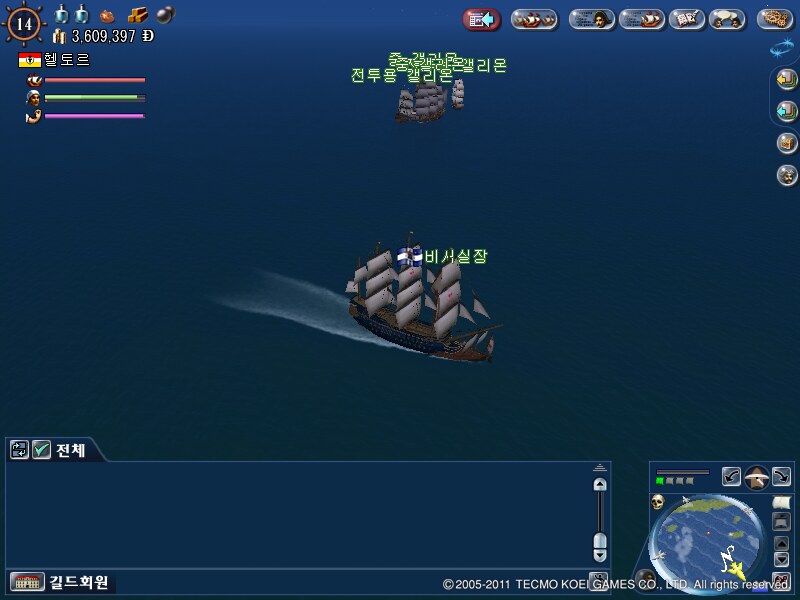Select the 전체 chat tab
Viewport: 800px width, 600px height.
(x=69, y=450)
